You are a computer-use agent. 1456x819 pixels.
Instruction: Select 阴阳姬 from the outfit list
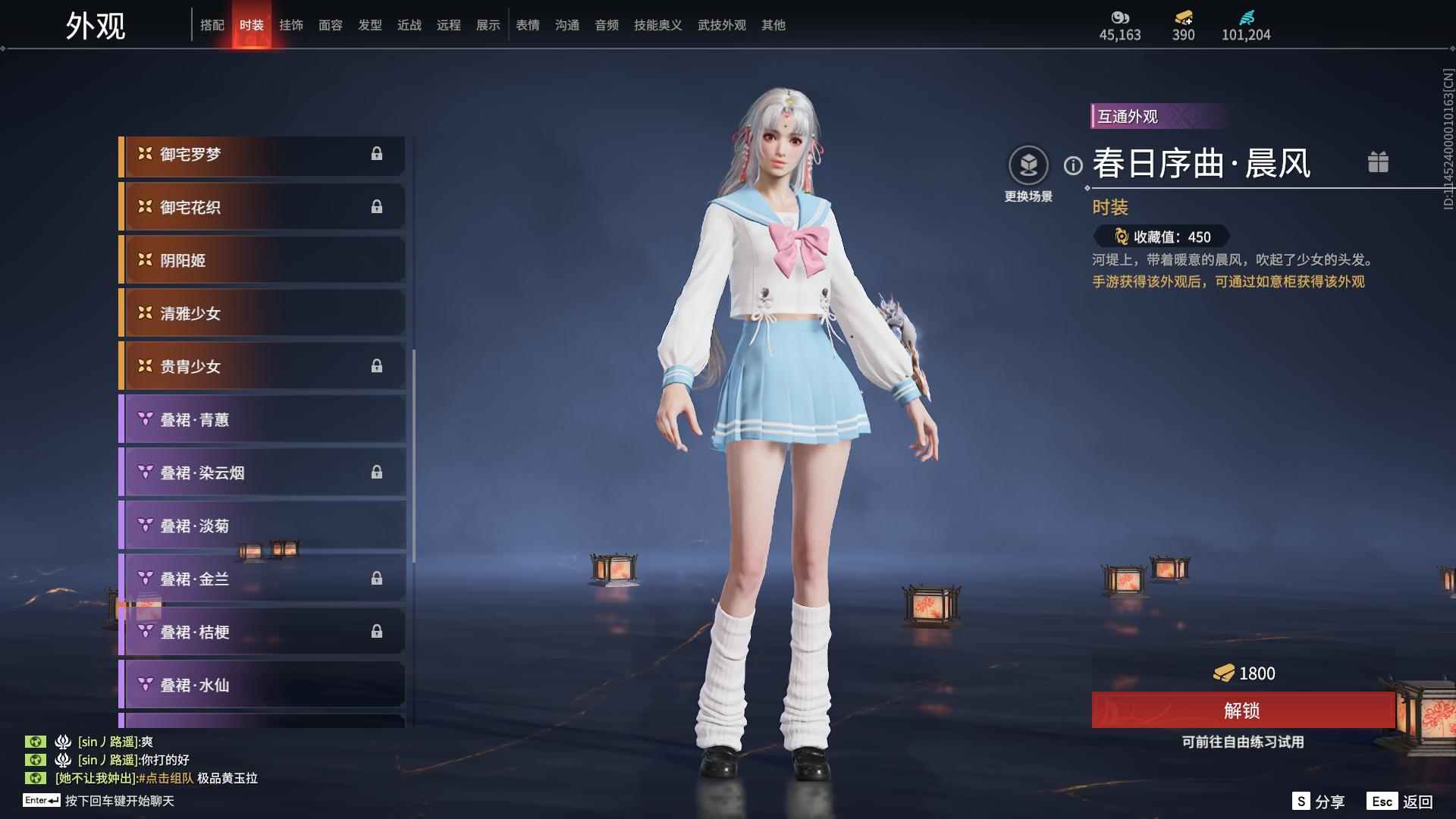(x=262, y=261)
